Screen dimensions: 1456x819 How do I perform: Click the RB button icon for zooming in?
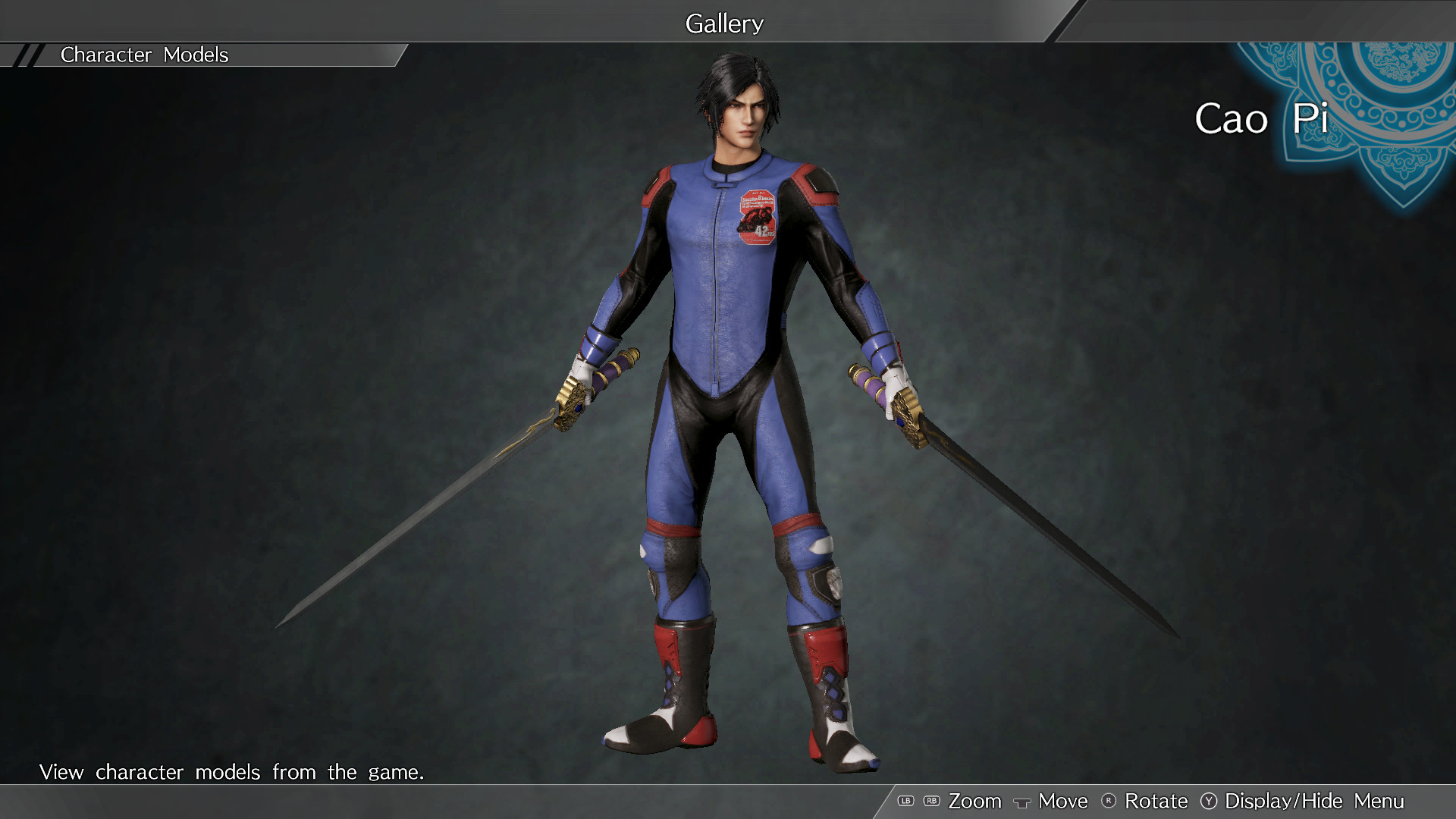click(931, 801)
